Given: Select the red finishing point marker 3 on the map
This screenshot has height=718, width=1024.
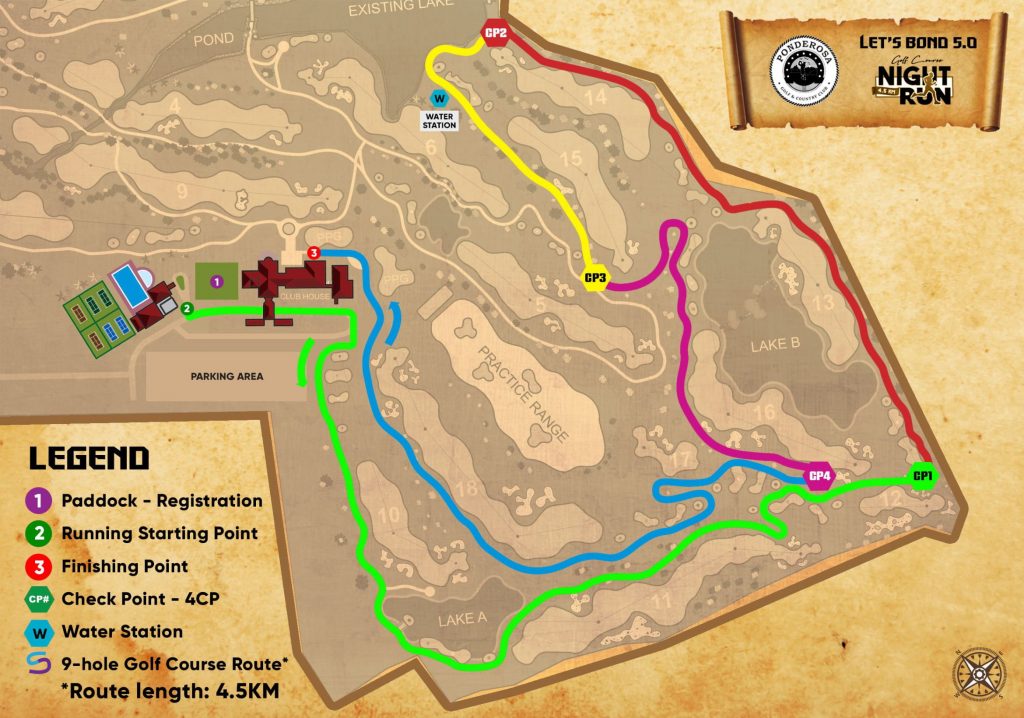Looking at the screenshot, I should [314, 253].
